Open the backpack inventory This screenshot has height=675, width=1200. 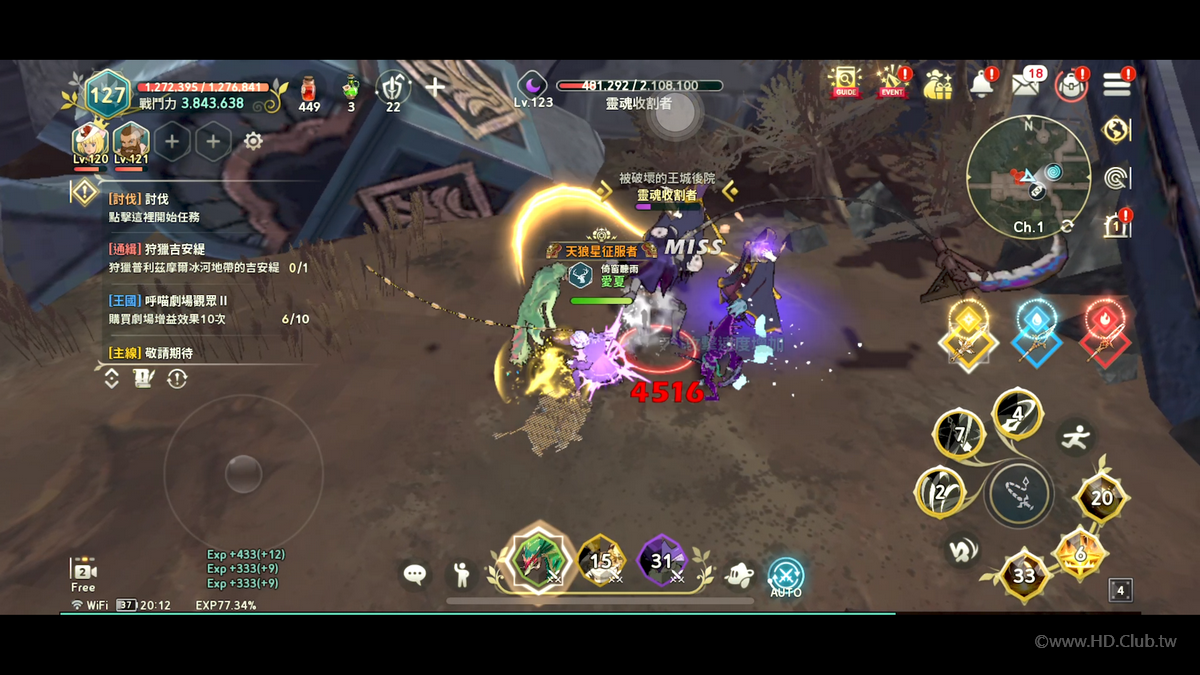pos(1071,84)
